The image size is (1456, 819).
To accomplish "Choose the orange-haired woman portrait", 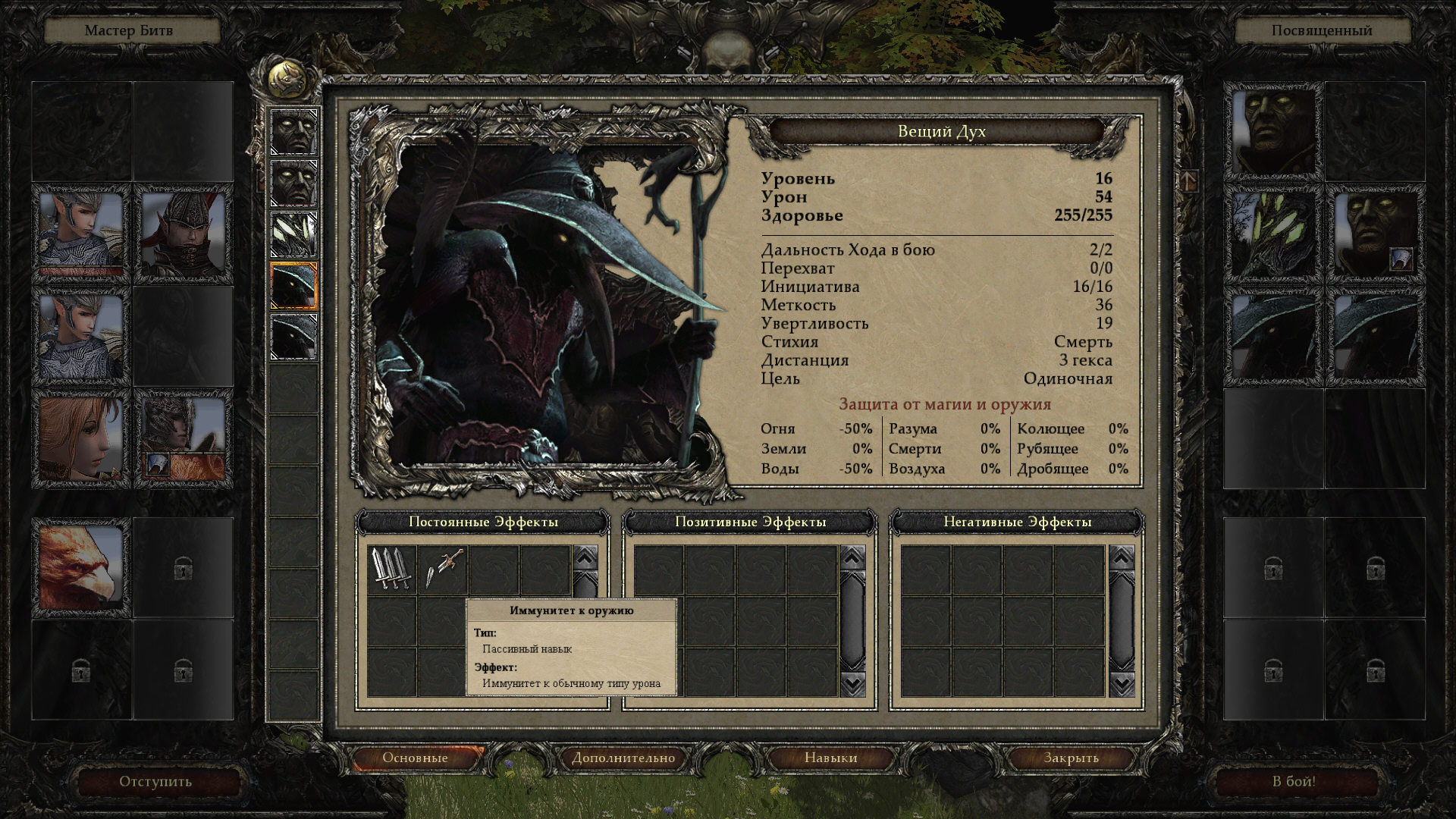I will 80,438.
